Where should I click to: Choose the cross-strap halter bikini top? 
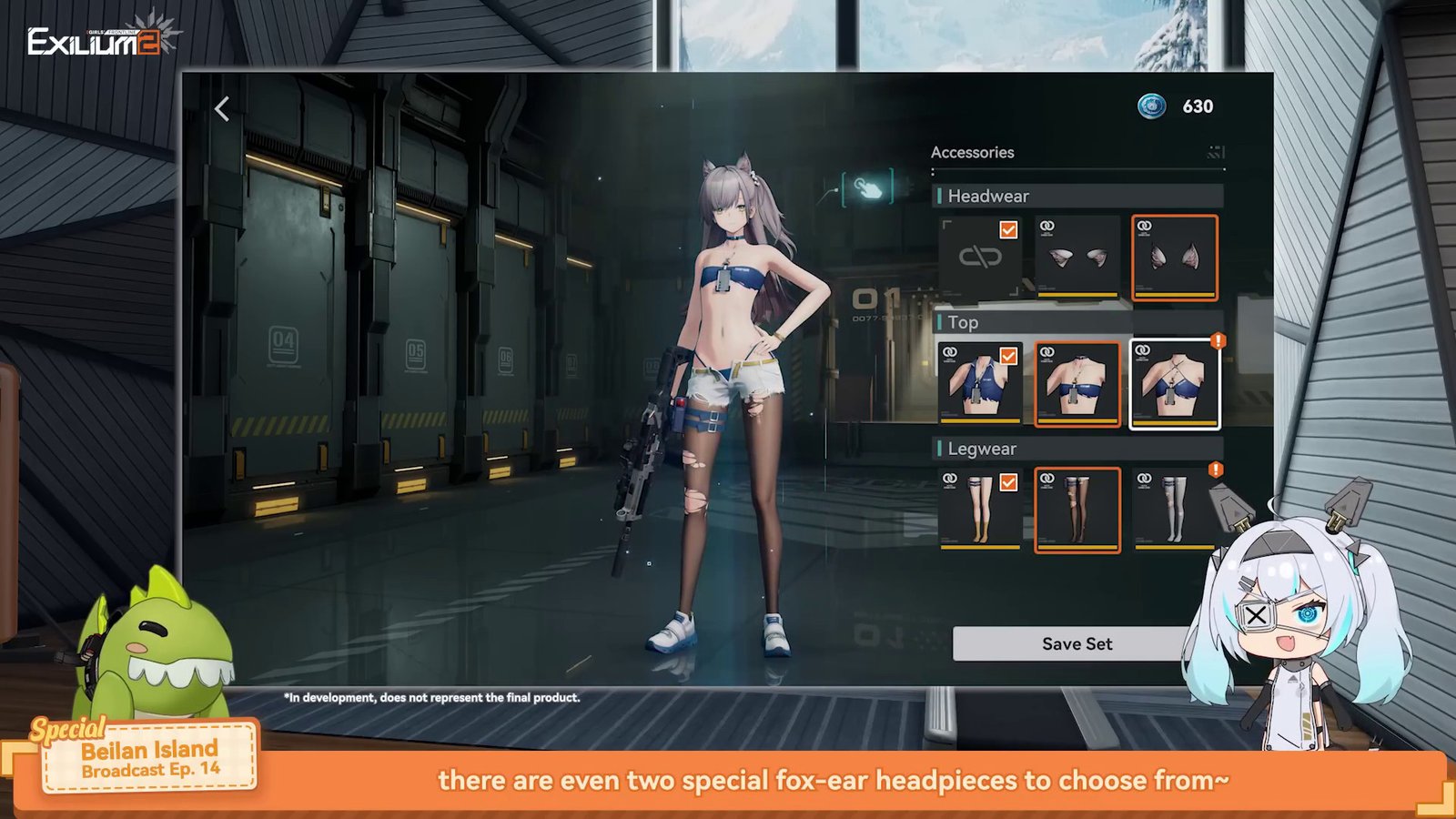tap(1174, 383)
